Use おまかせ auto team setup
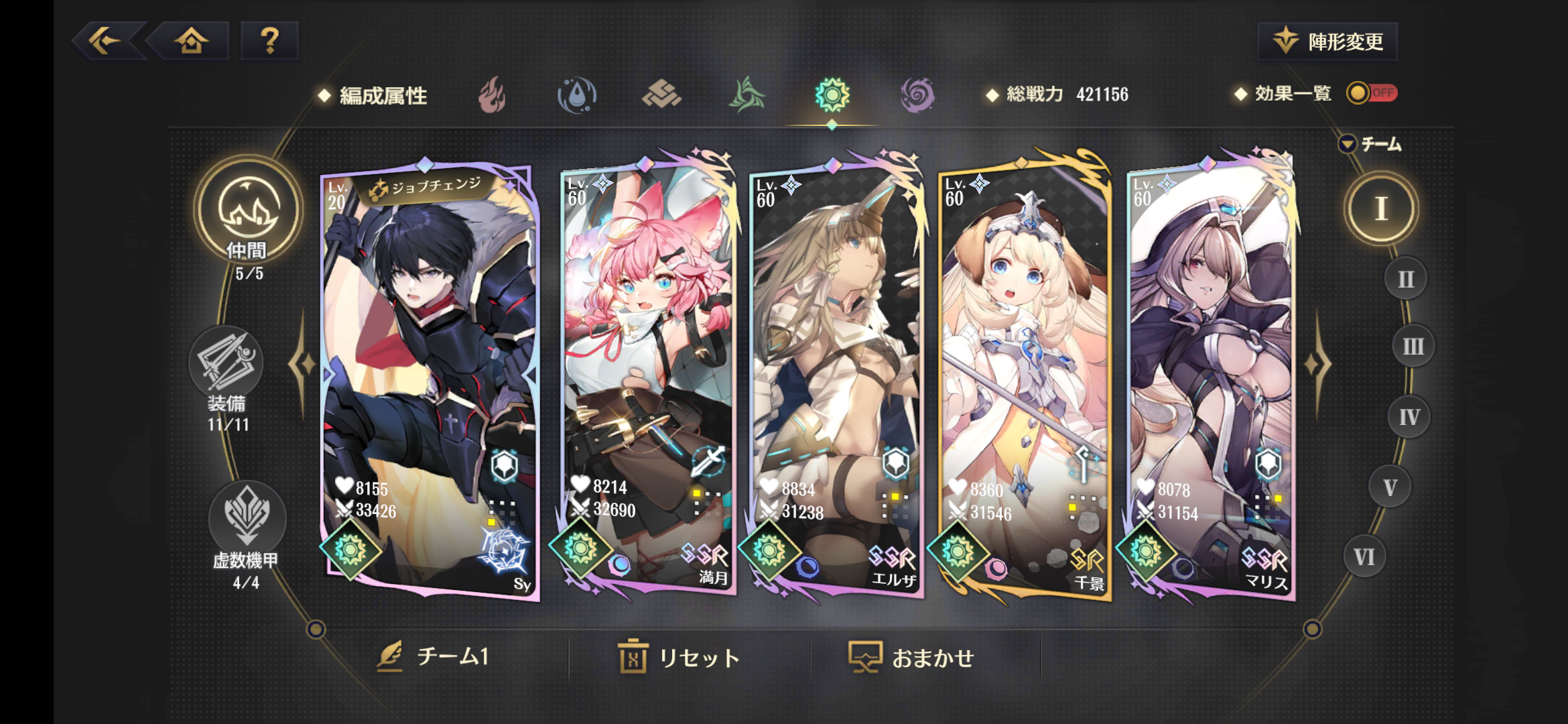The image size is (1568, 724). click(911, 658)
